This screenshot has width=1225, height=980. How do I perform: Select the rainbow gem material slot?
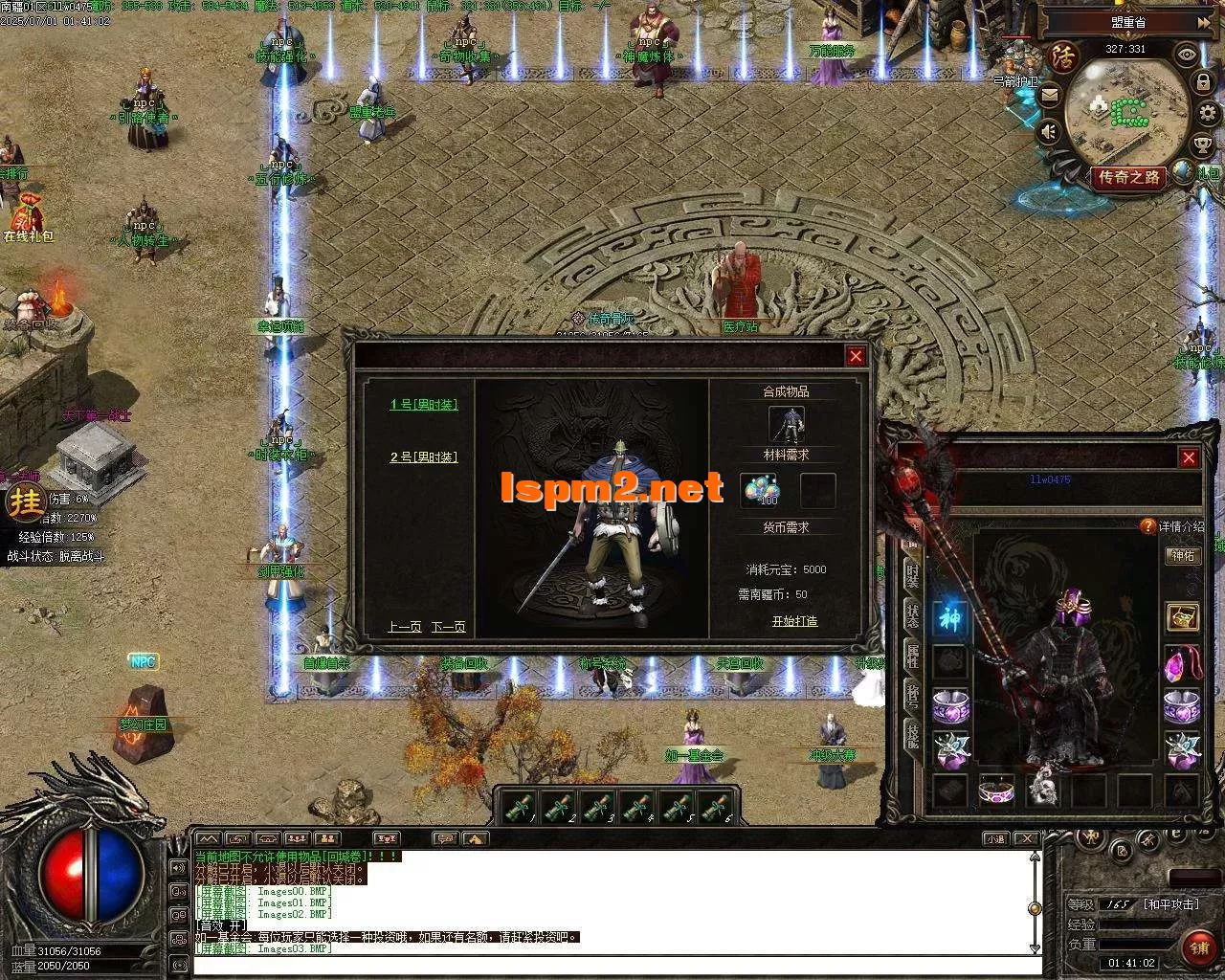pos(763,490)
